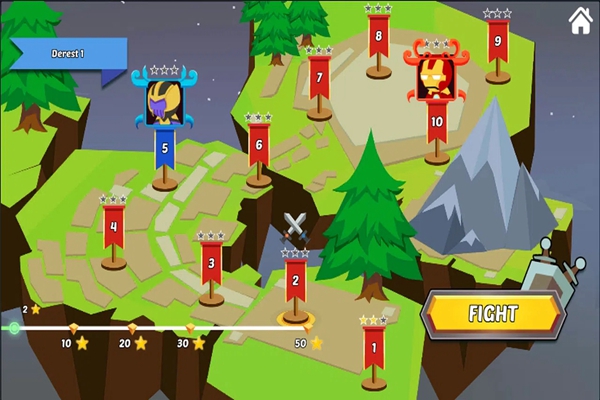Start the battle with the FIGHT button
600x400 pixels.
[x=492, y=314]
